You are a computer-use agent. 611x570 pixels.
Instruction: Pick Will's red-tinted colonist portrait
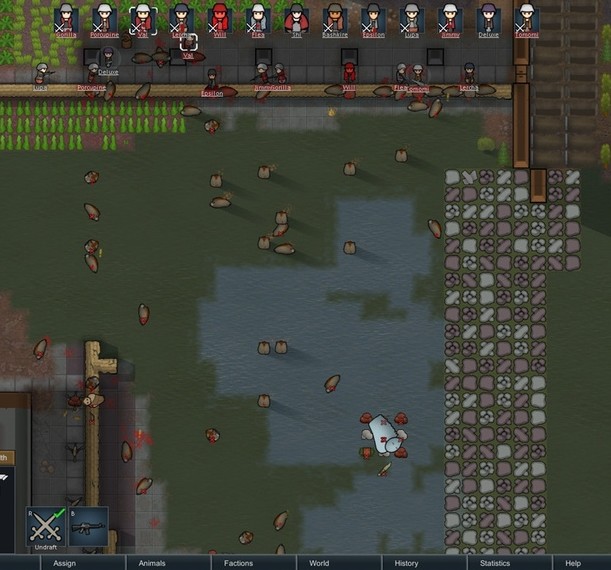pos(220,18)
